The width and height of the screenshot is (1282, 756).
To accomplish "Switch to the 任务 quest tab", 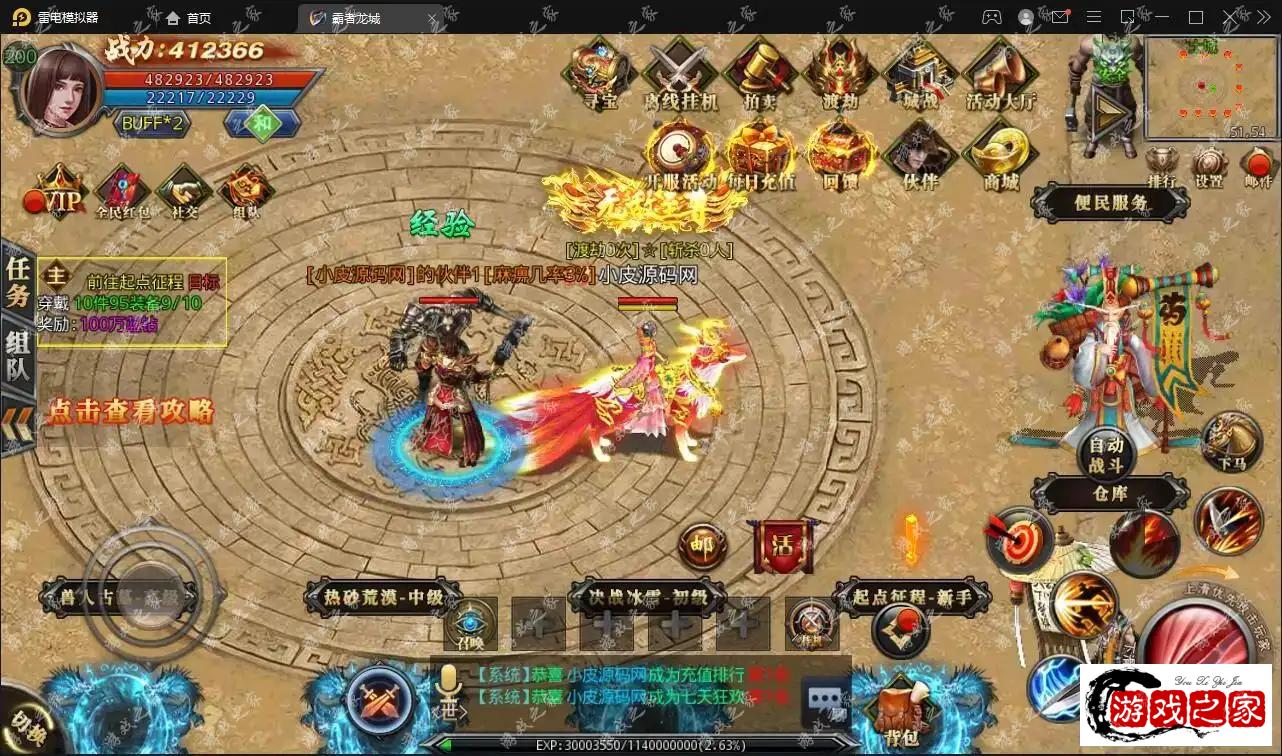I will [18, 281].
